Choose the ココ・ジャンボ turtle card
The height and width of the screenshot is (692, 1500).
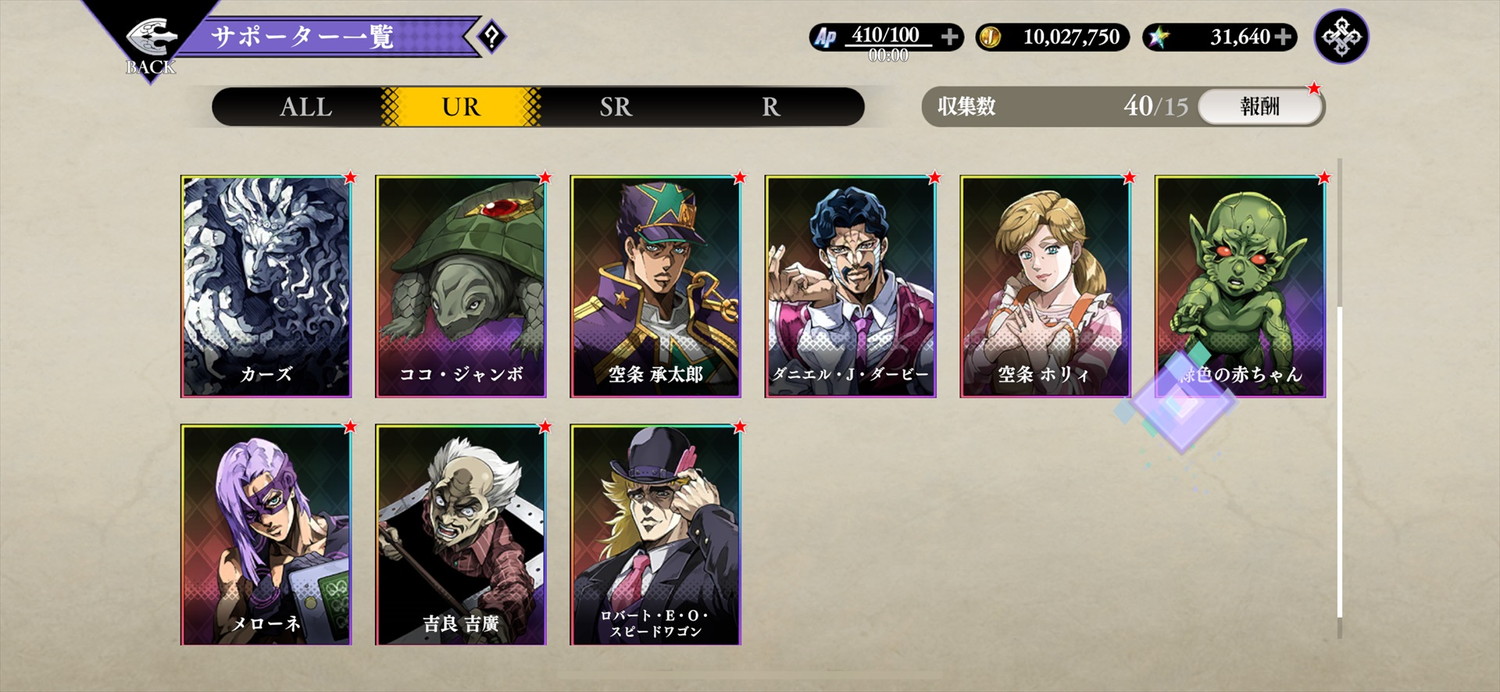point(461,286)
